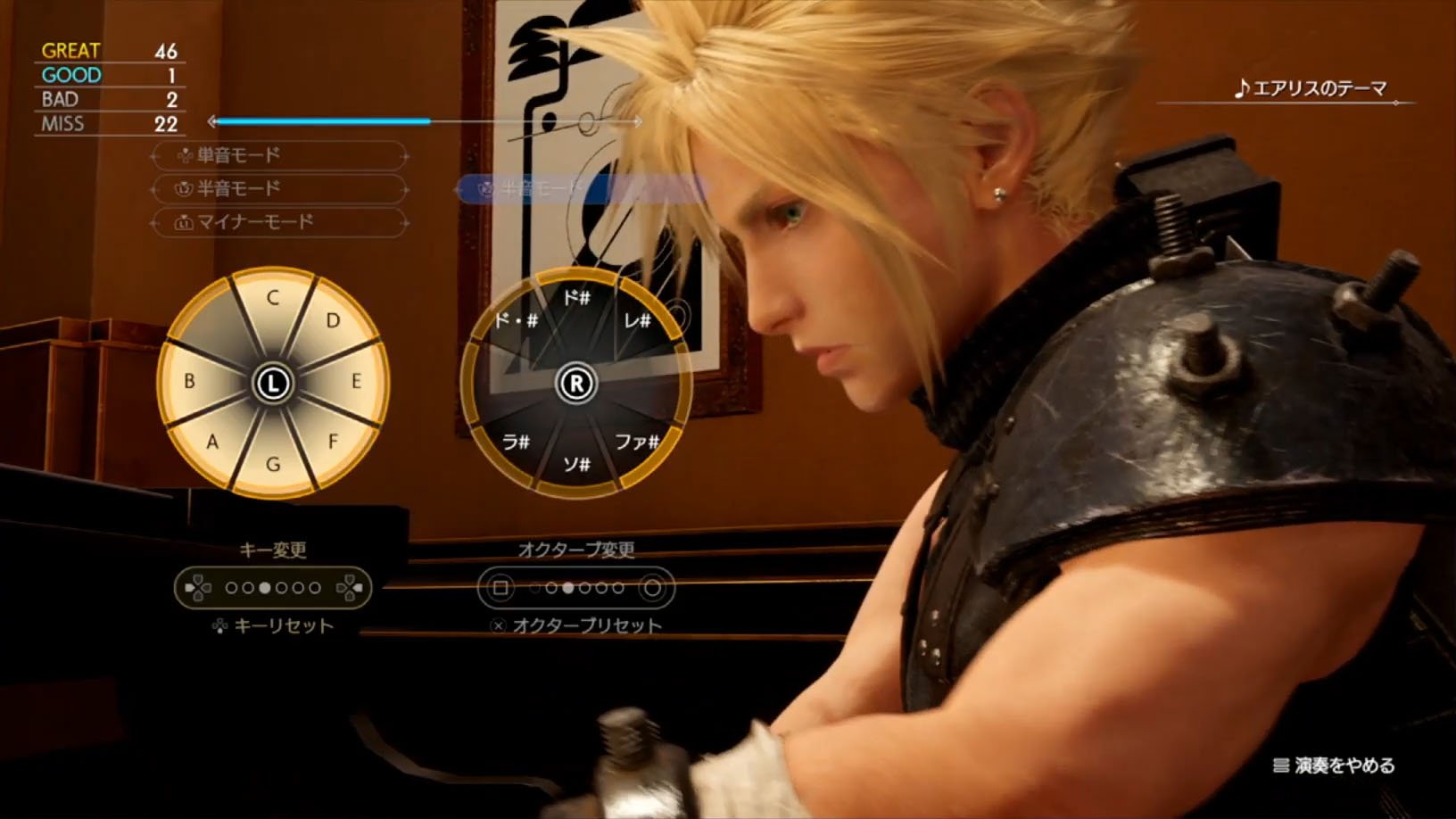This screenshot has width=1456, height=819.
Task: Click the circle button icon in オクターブ変更
Action: click(x=654, y=588)
